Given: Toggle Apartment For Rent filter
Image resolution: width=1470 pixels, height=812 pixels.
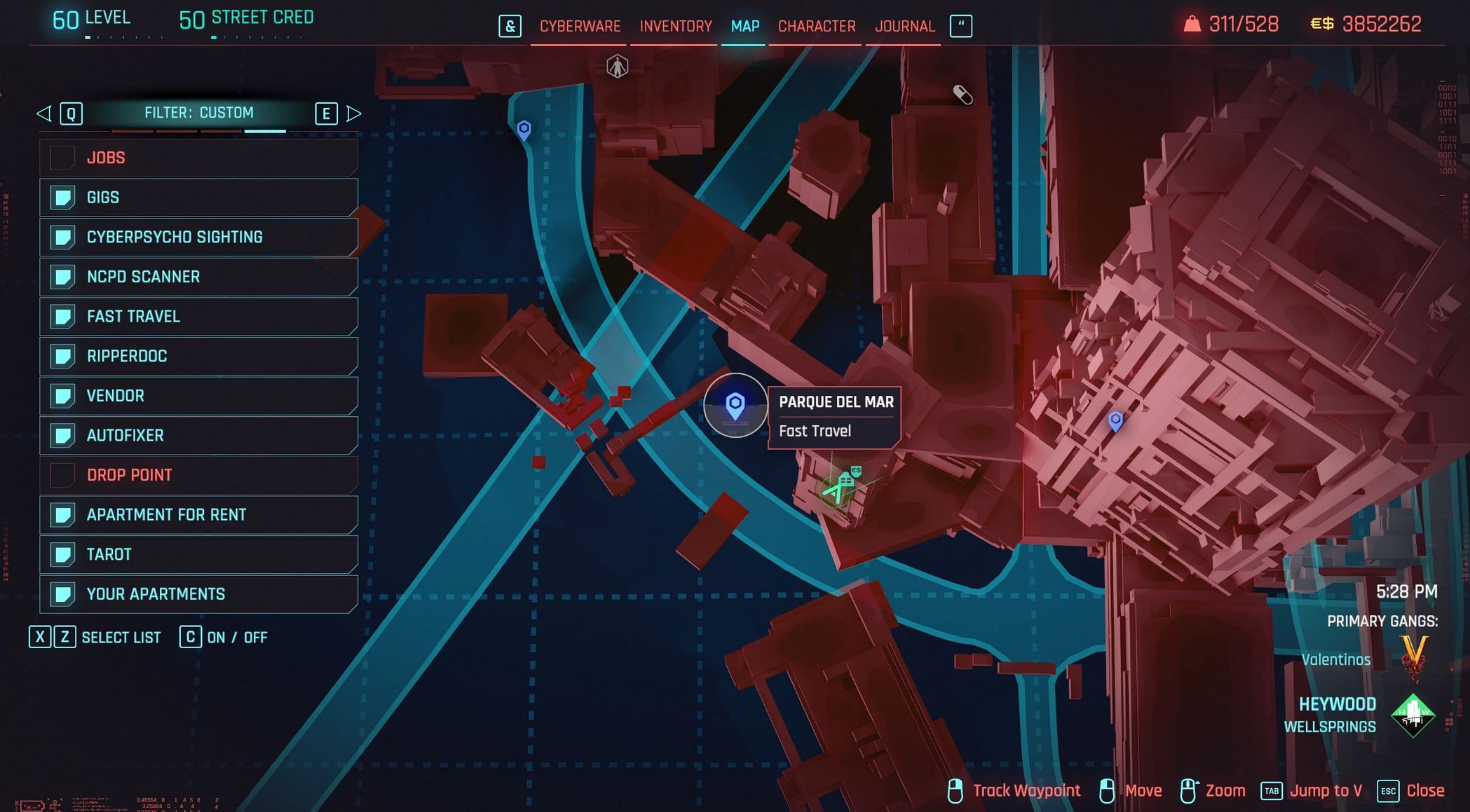Looking at the screenshot, I should [199, 515].
